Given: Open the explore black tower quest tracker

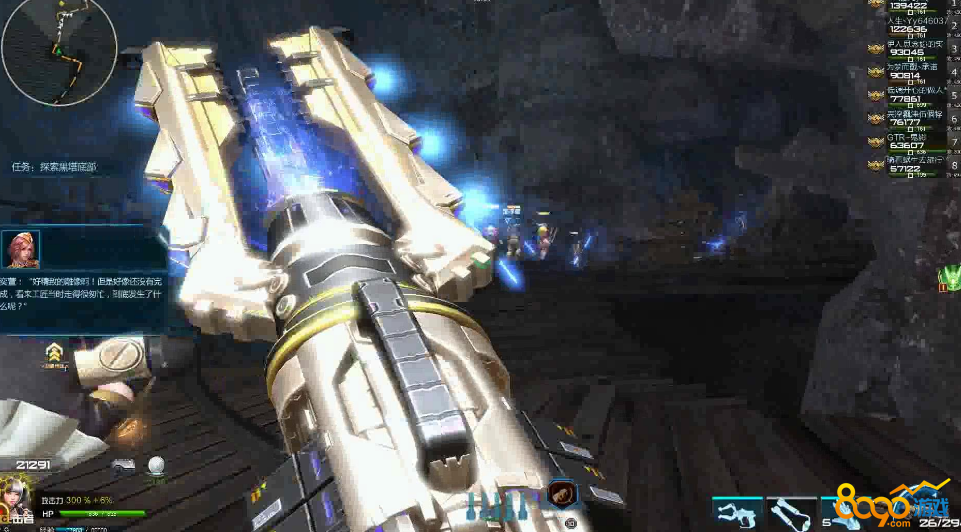Looking at the screenshot, I should 55,167.
